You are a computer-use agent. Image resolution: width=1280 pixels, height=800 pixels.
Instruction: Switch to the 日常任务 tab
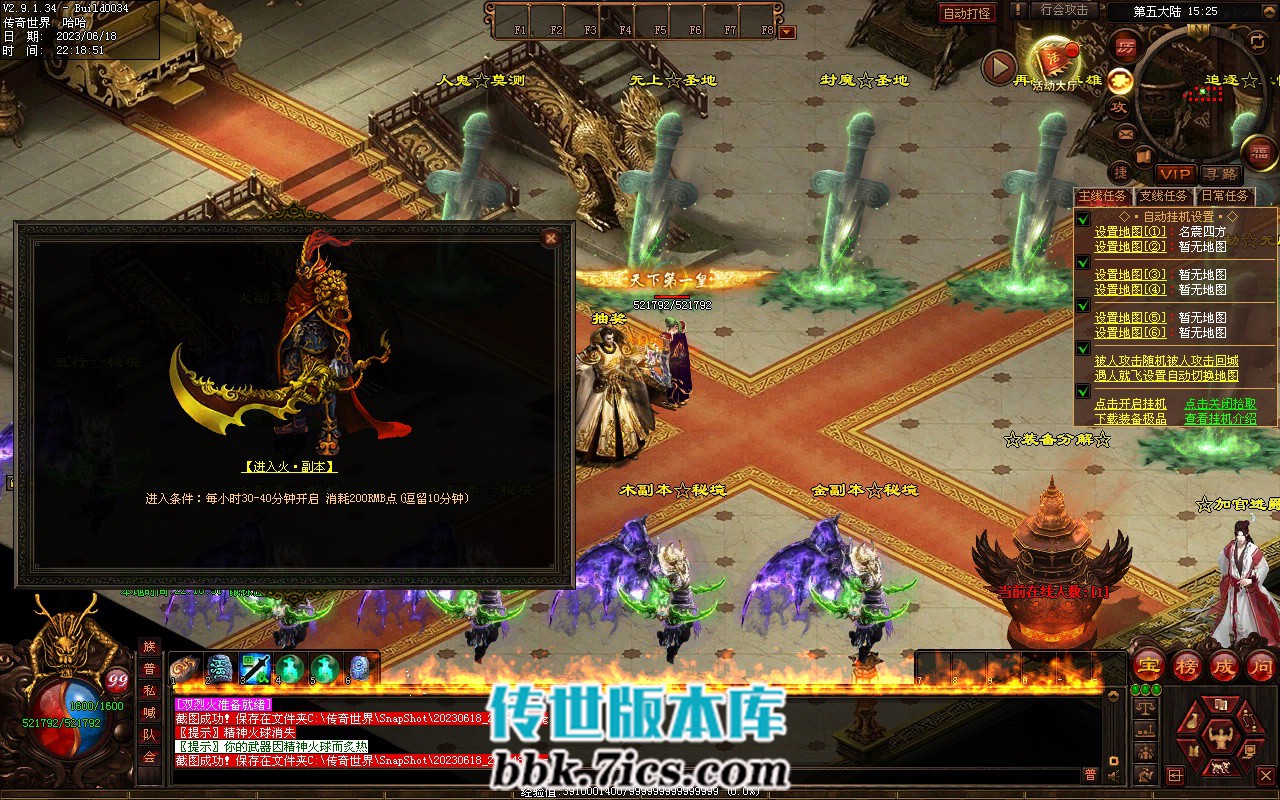click(x=1224, y=197)
